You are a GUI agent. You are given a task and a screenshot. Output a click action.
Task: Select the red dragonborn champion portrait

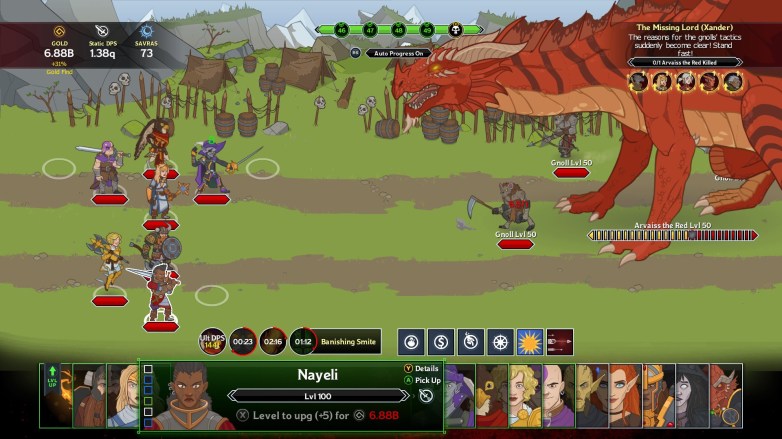(x=726, y=395)
